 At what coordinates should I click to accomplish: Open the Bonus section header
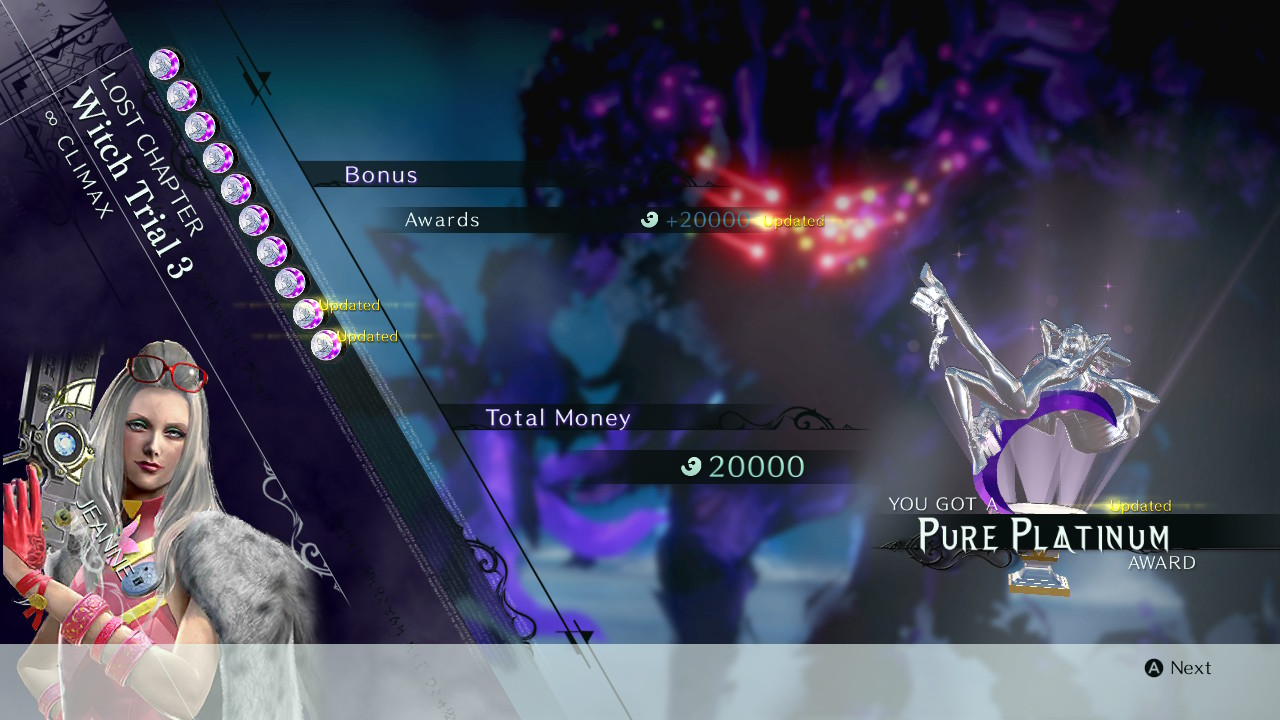pyautogui.click(x=381, y=174)
